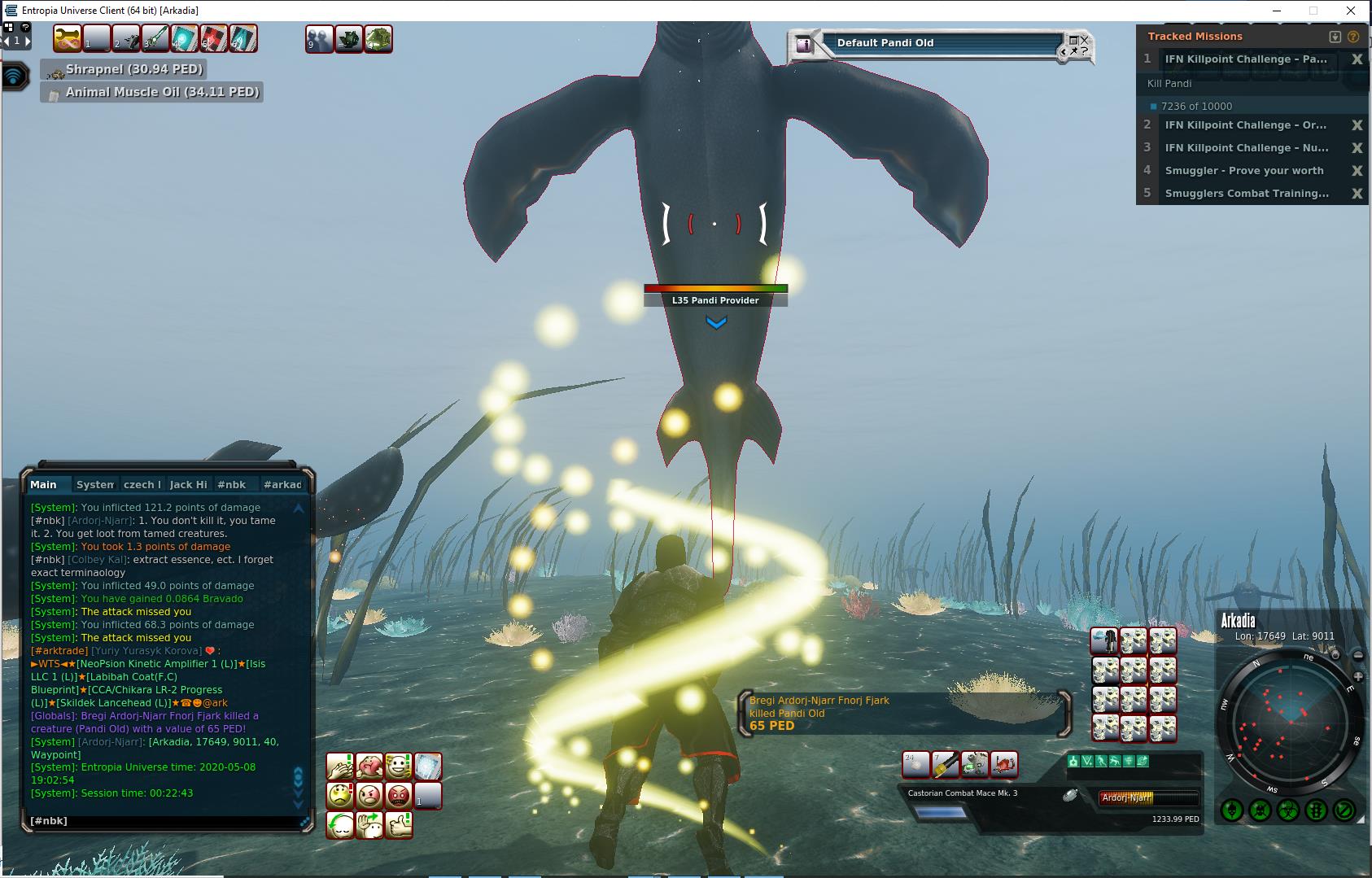This screenshot has width=1372, height=878.
Task: Select the IFN Killpoint Challenge - Or... mission
Action: click(x=1245, y=125)
